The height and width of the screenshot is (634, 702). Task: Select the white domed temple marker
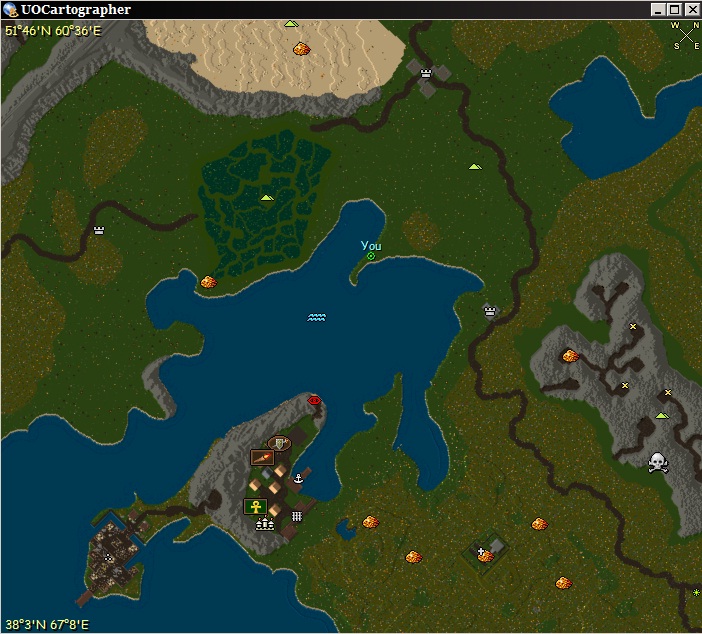coord(264,523)
